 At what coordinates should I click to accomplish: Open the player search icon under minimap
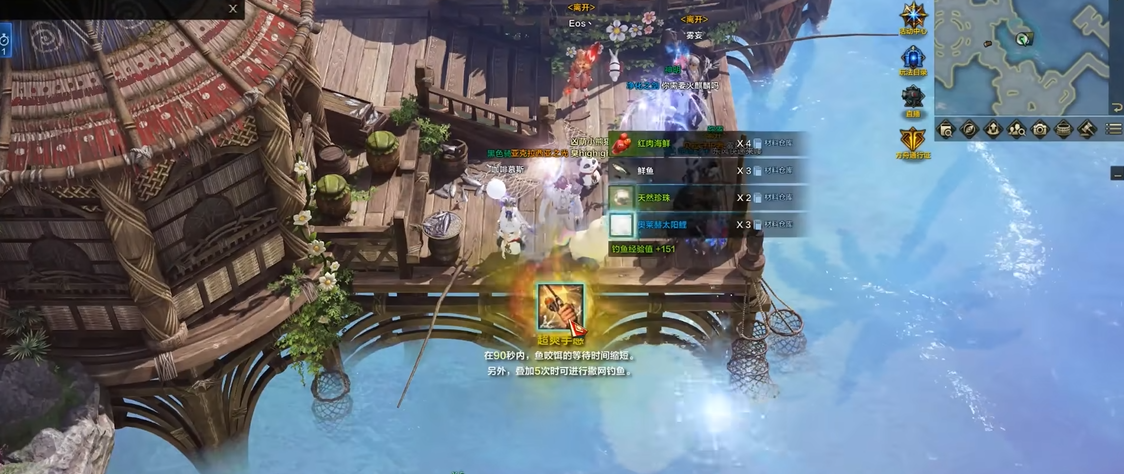point(1017,129)
